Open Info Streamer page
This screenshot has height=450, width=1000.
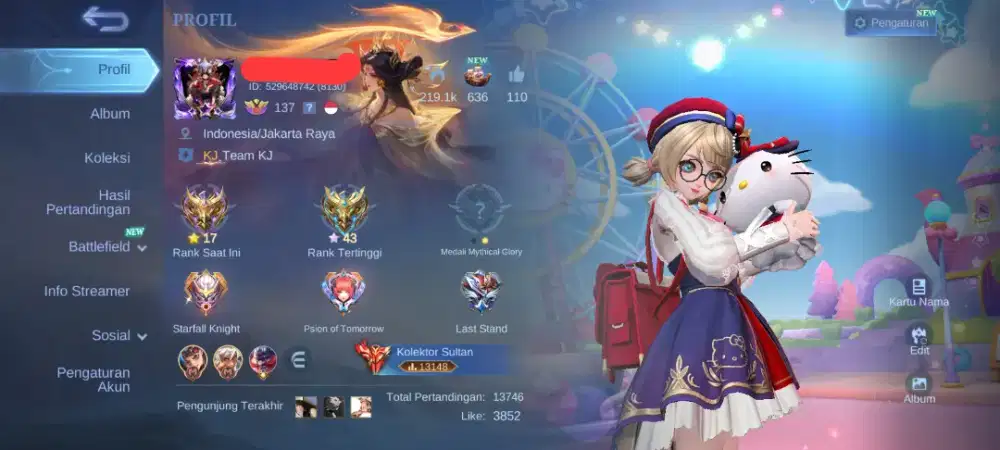tap(87, 291)
